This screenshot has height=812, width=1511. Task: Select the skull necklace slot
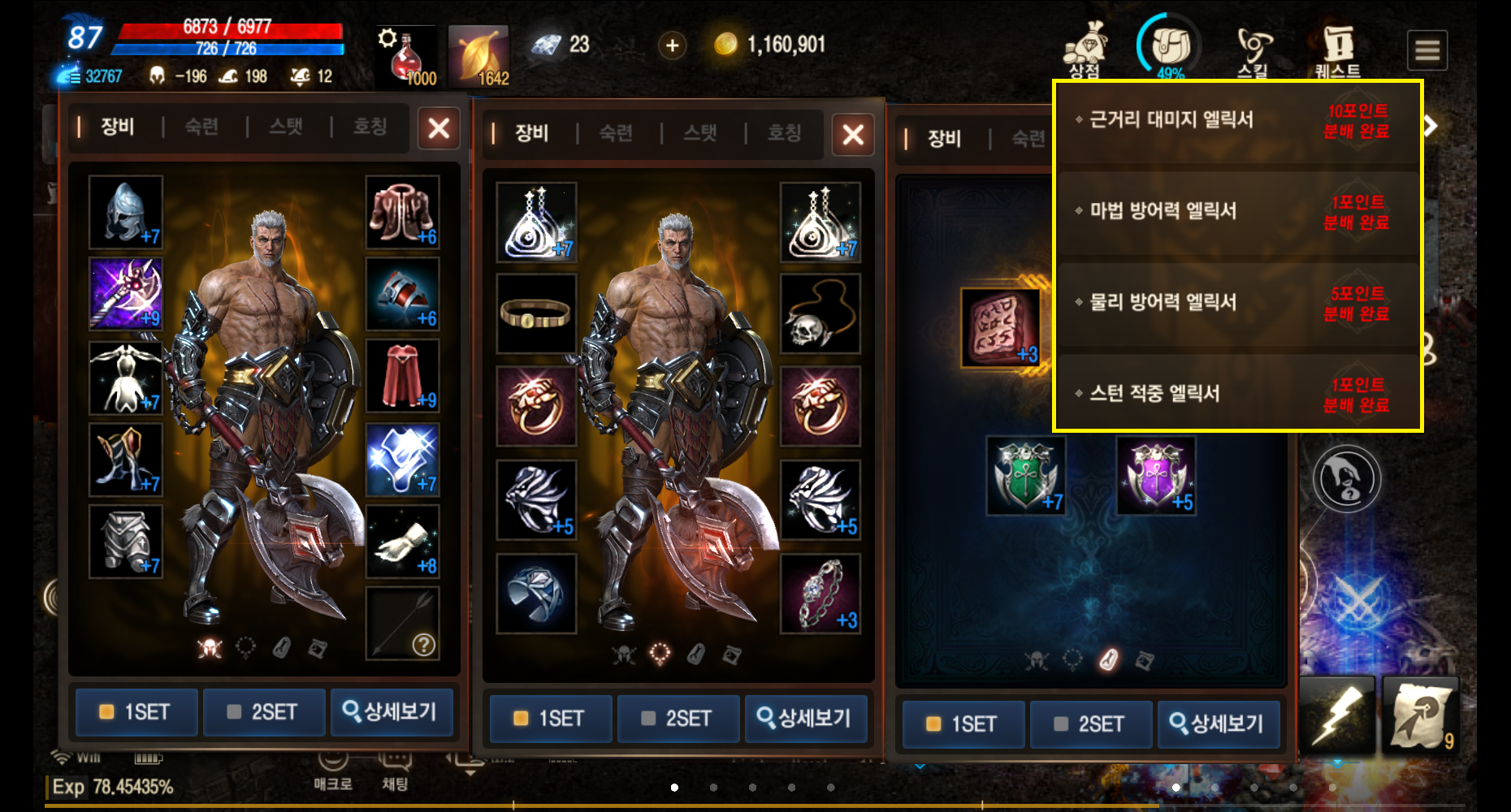tap(820, 314)
